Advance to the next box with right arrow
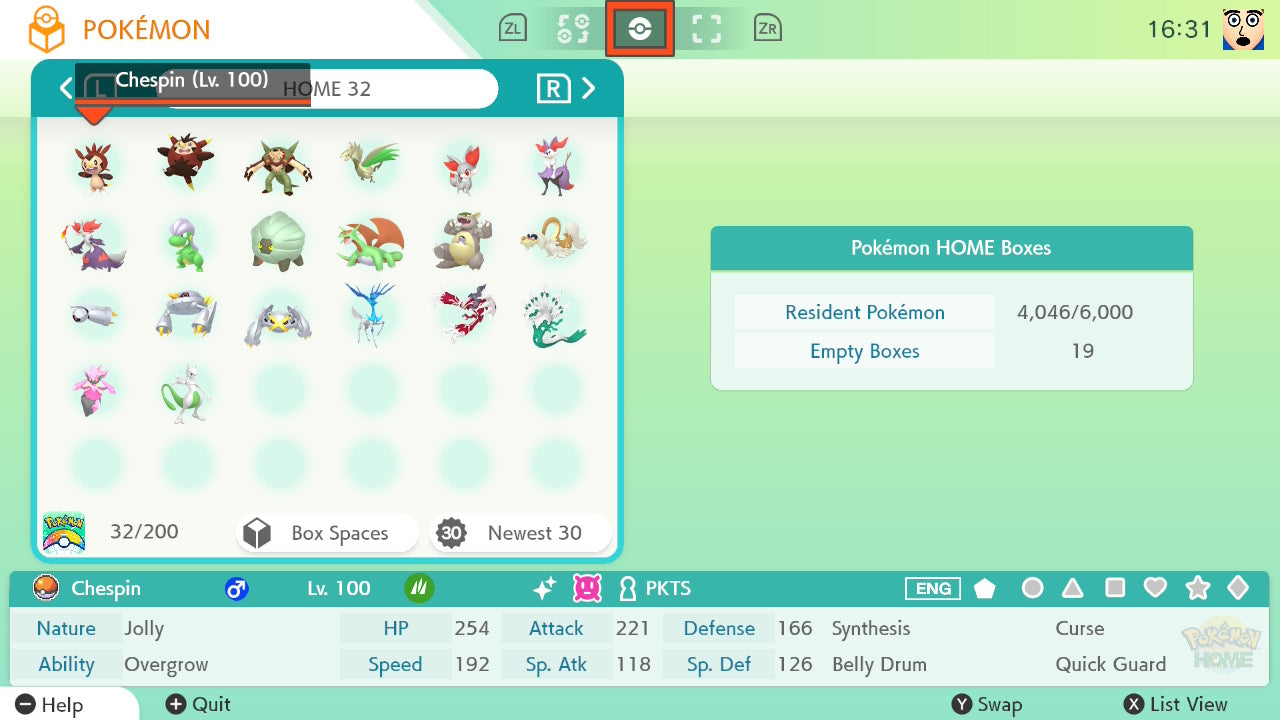The width and height of the screenshot is (1280, 720). coord(589,88)
